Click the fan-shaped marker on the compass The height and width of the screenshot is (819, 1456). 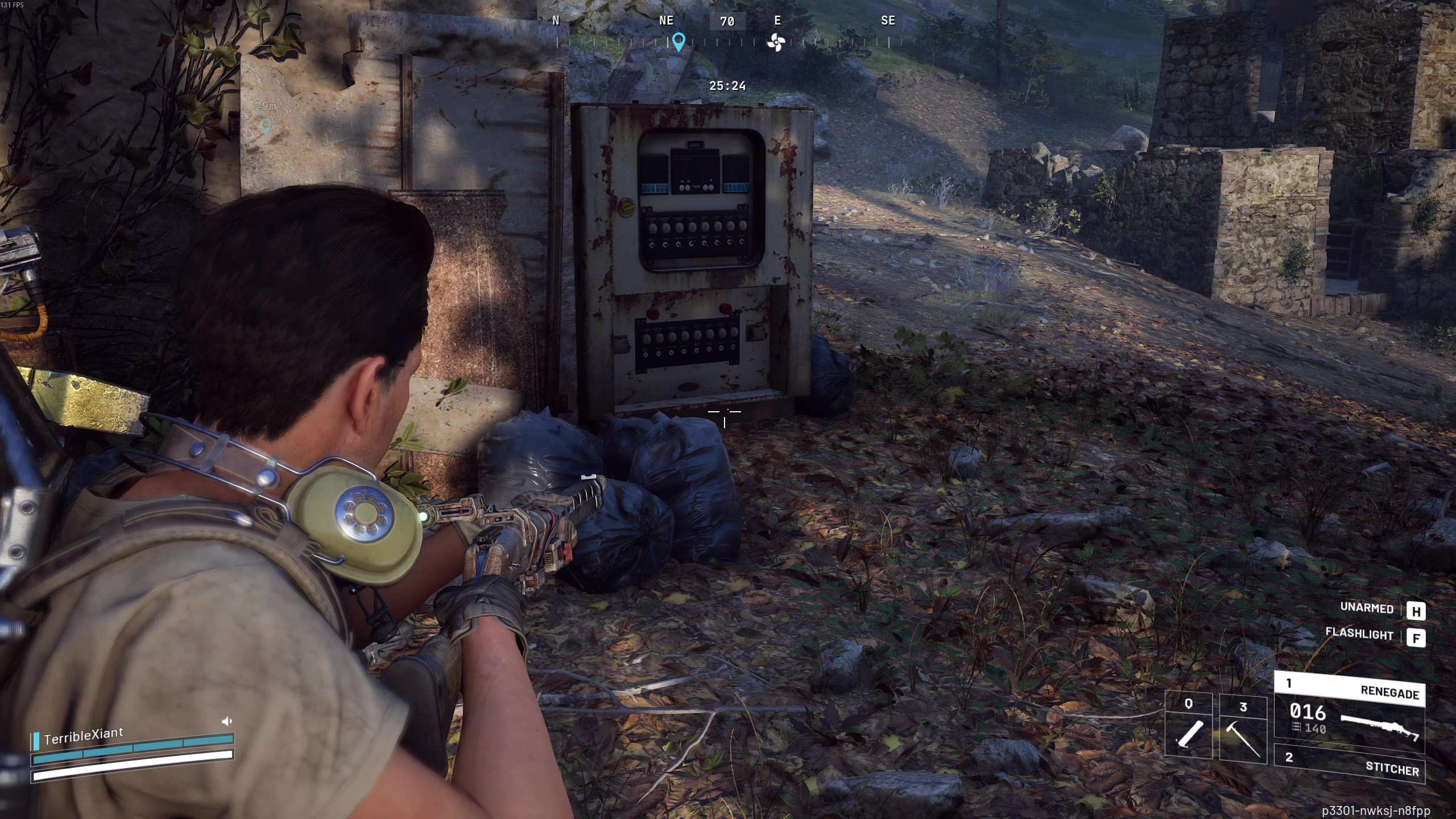pos(776,42)
